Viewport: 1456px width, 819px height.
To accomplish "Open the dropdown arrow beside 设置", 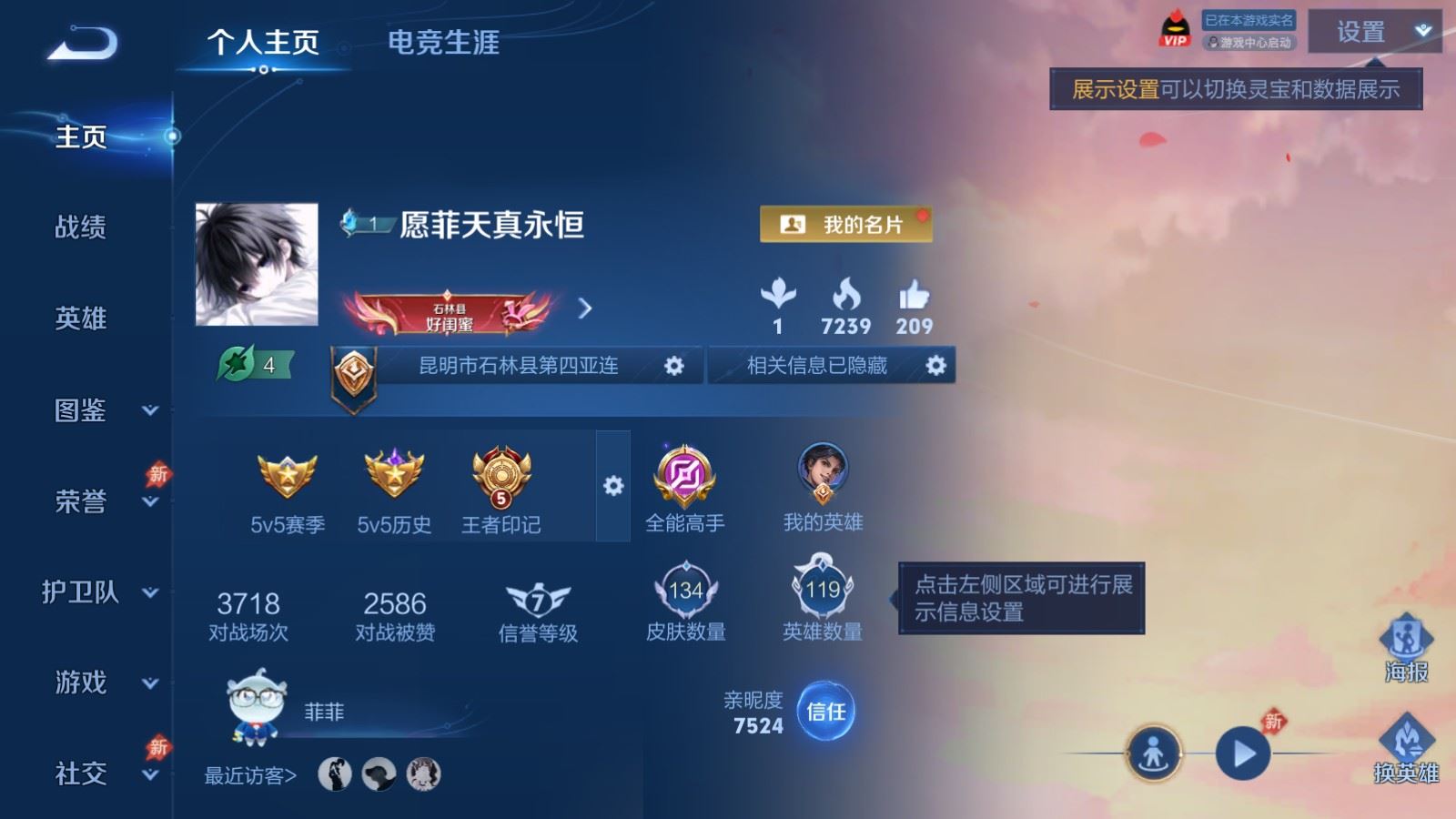I will (x=1421, y=29).
